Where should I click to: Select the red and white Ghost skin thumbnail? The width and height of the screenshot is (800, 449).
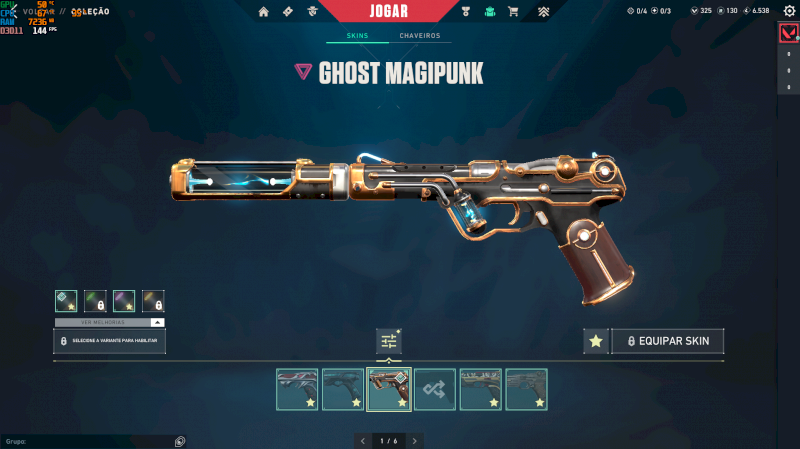point(297,389)
